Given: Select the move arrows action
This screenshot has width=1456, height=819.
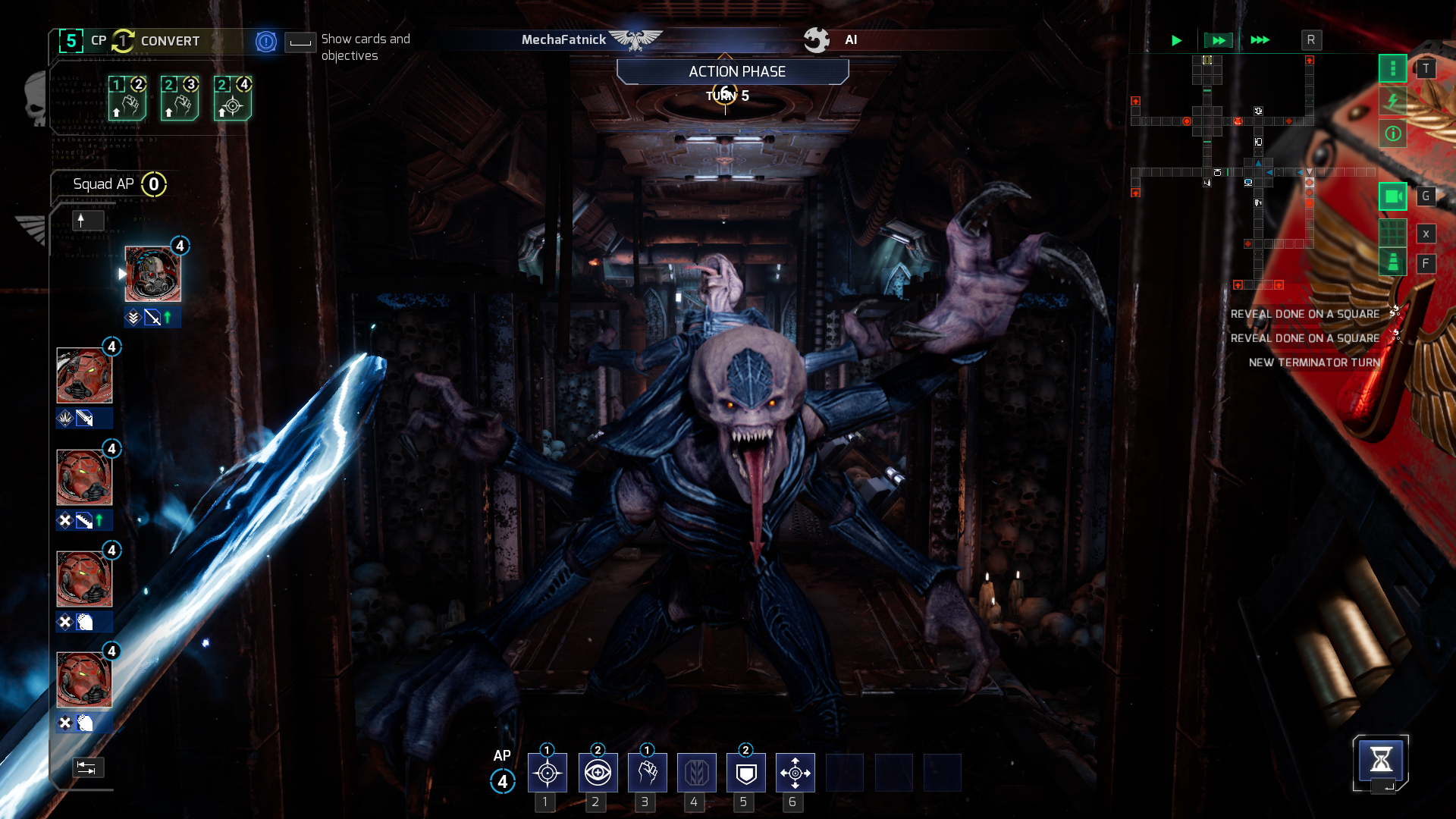Looking at the screenshot, I should 795,773.
